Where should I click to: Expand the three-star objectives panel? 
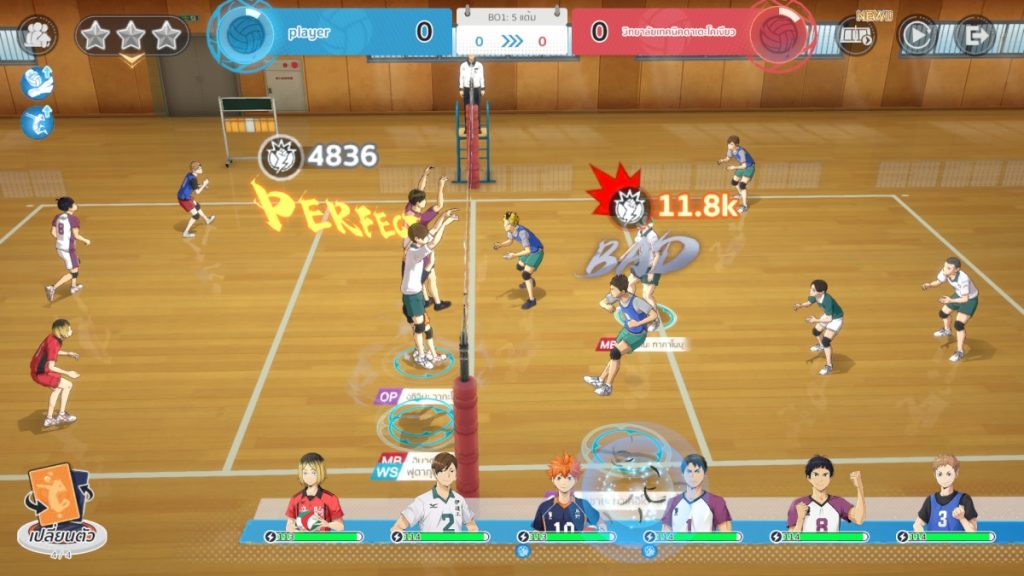pyautogui.click(x=131, y=38)
